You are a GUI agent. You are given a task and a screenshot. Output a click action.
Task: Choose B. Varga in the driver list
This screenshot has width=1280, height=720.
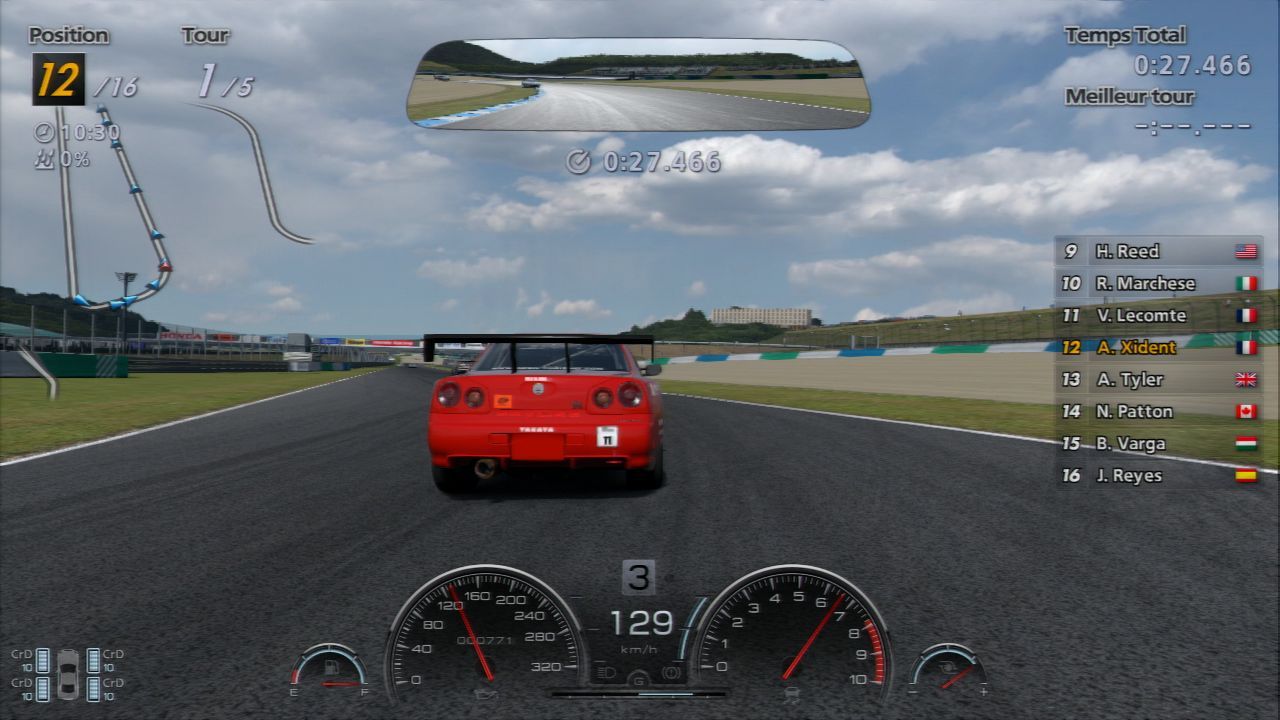coord(1158,443)
